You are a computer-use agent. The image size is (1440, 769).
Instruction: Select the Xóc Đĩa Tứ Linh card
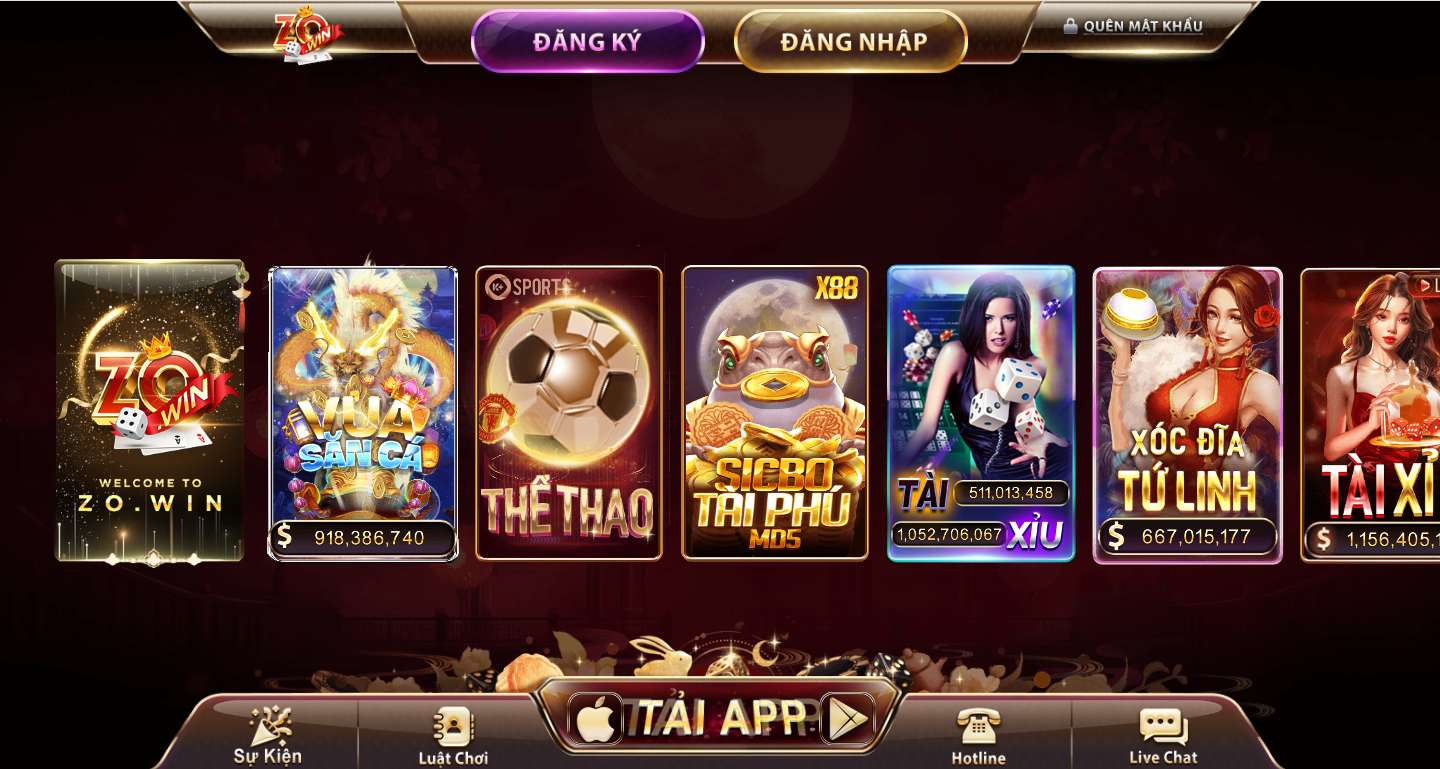point(1188,412)
